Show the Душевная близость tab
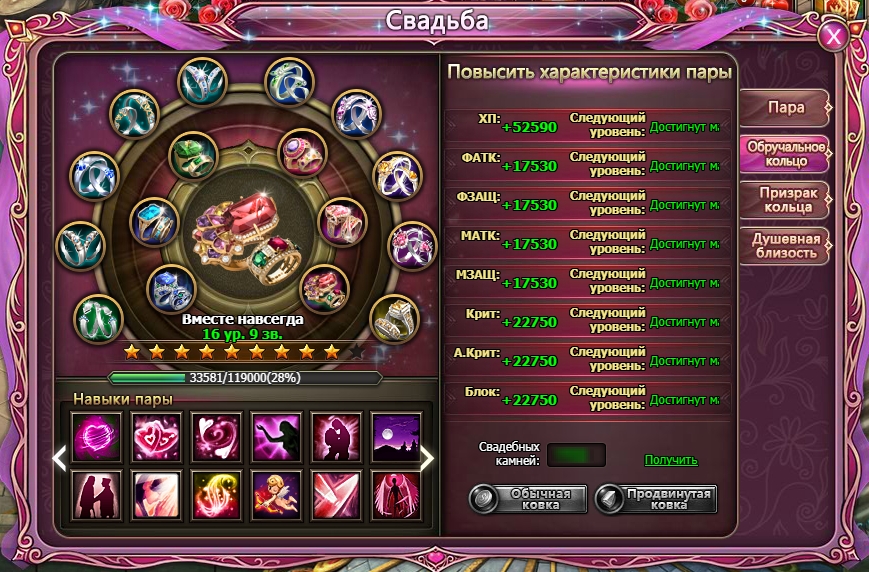This screenshot has height=572, width=869. tap(785, 246)
